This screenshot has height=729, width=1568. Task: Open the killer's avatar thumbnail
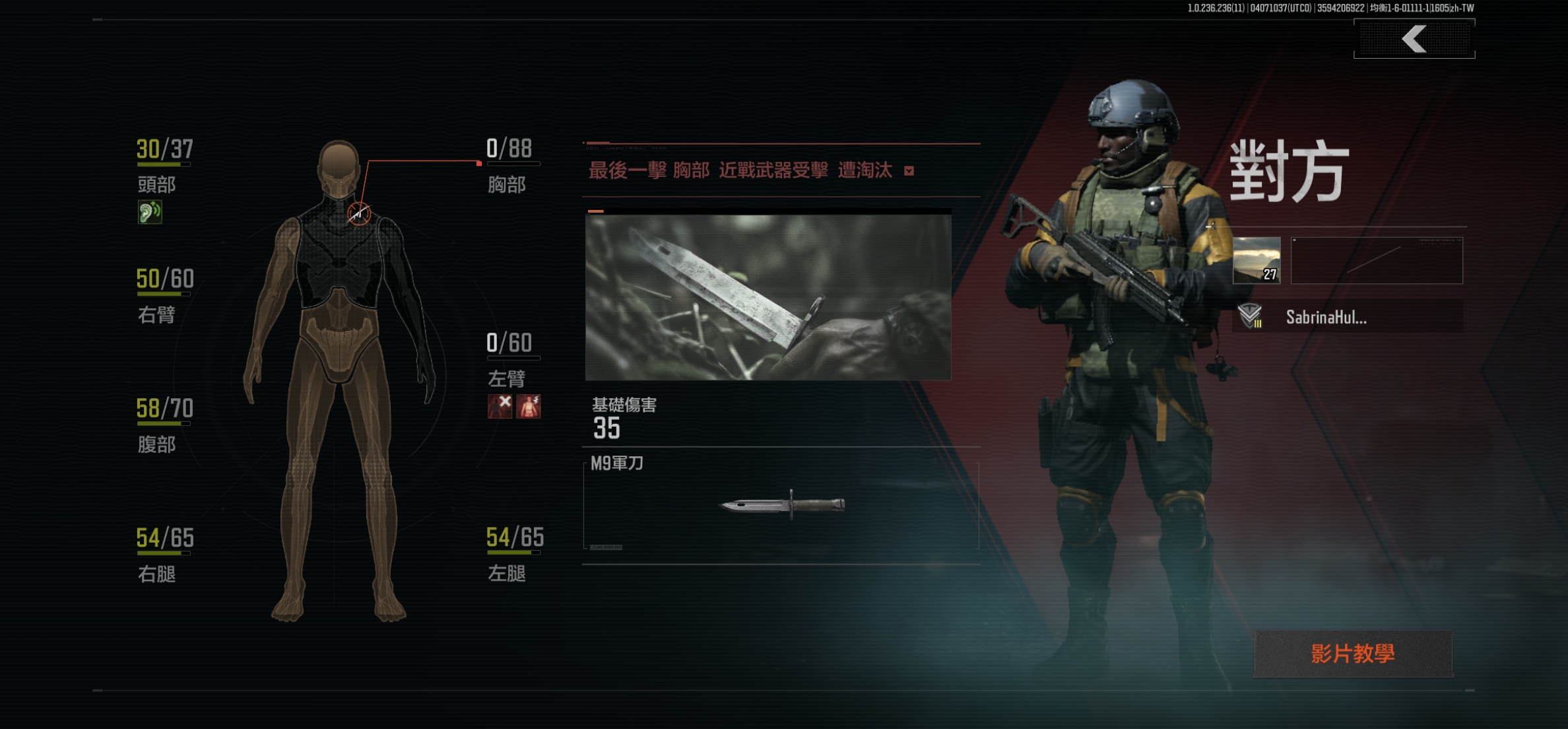pyautogui.click(x=1257, y=260)
